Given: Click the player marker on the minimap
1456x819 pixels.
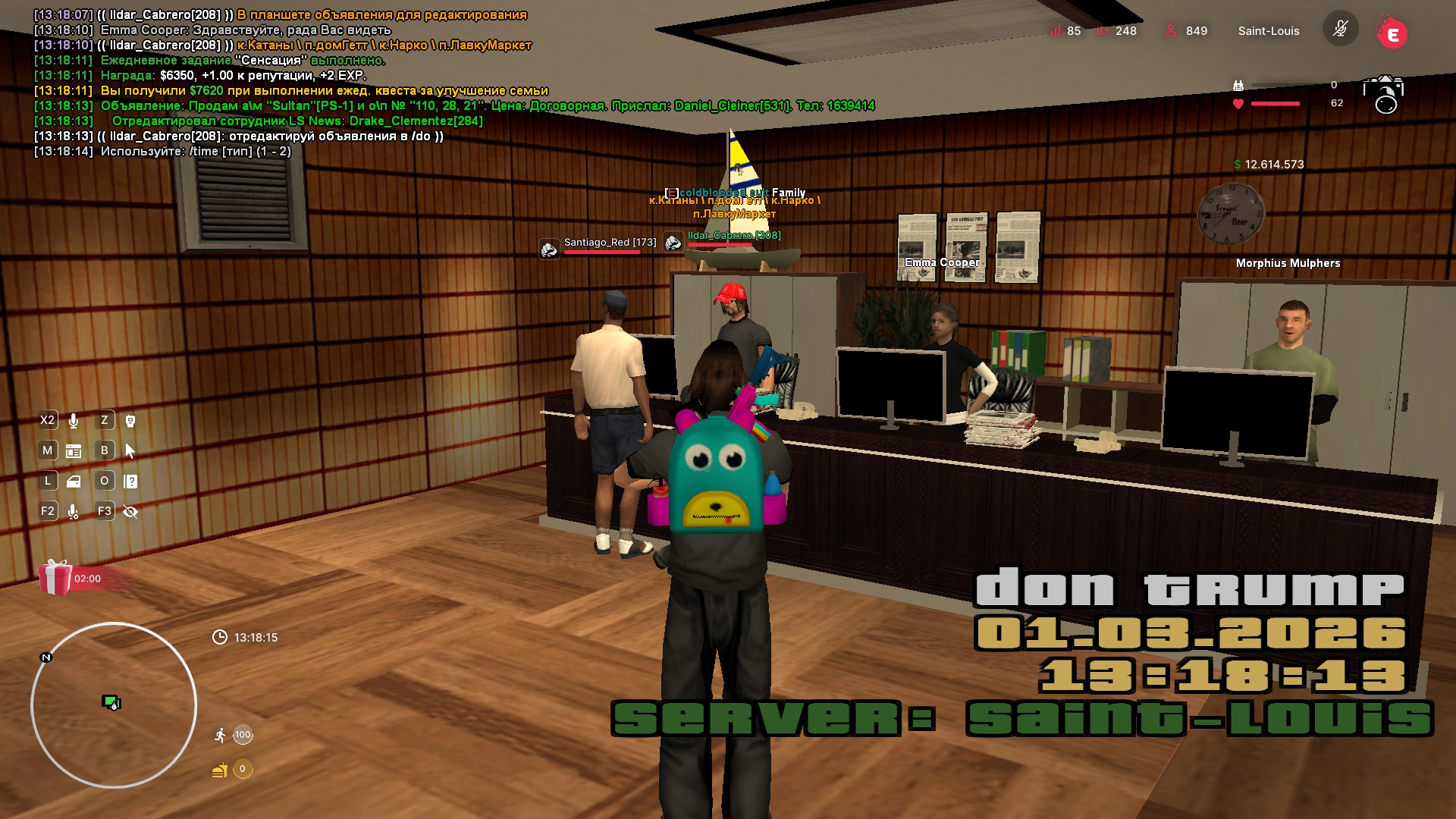Looking at the screenshot, I should coord(111,702).
